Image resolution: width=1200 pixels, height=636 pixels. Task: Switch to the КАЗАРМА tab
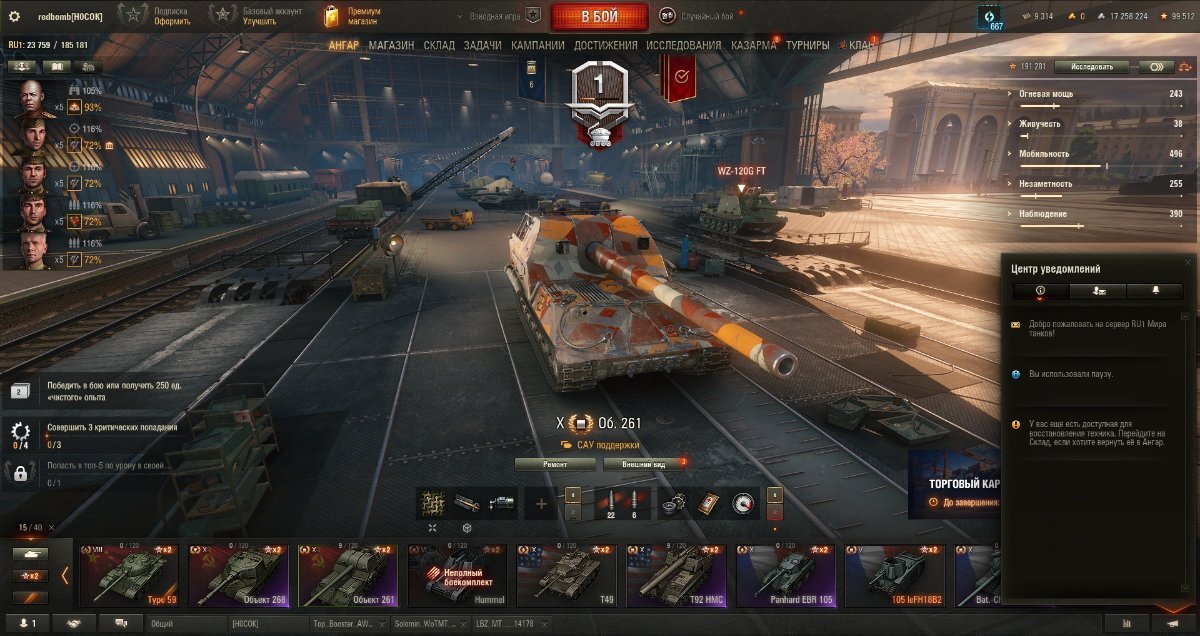[753, 45]
